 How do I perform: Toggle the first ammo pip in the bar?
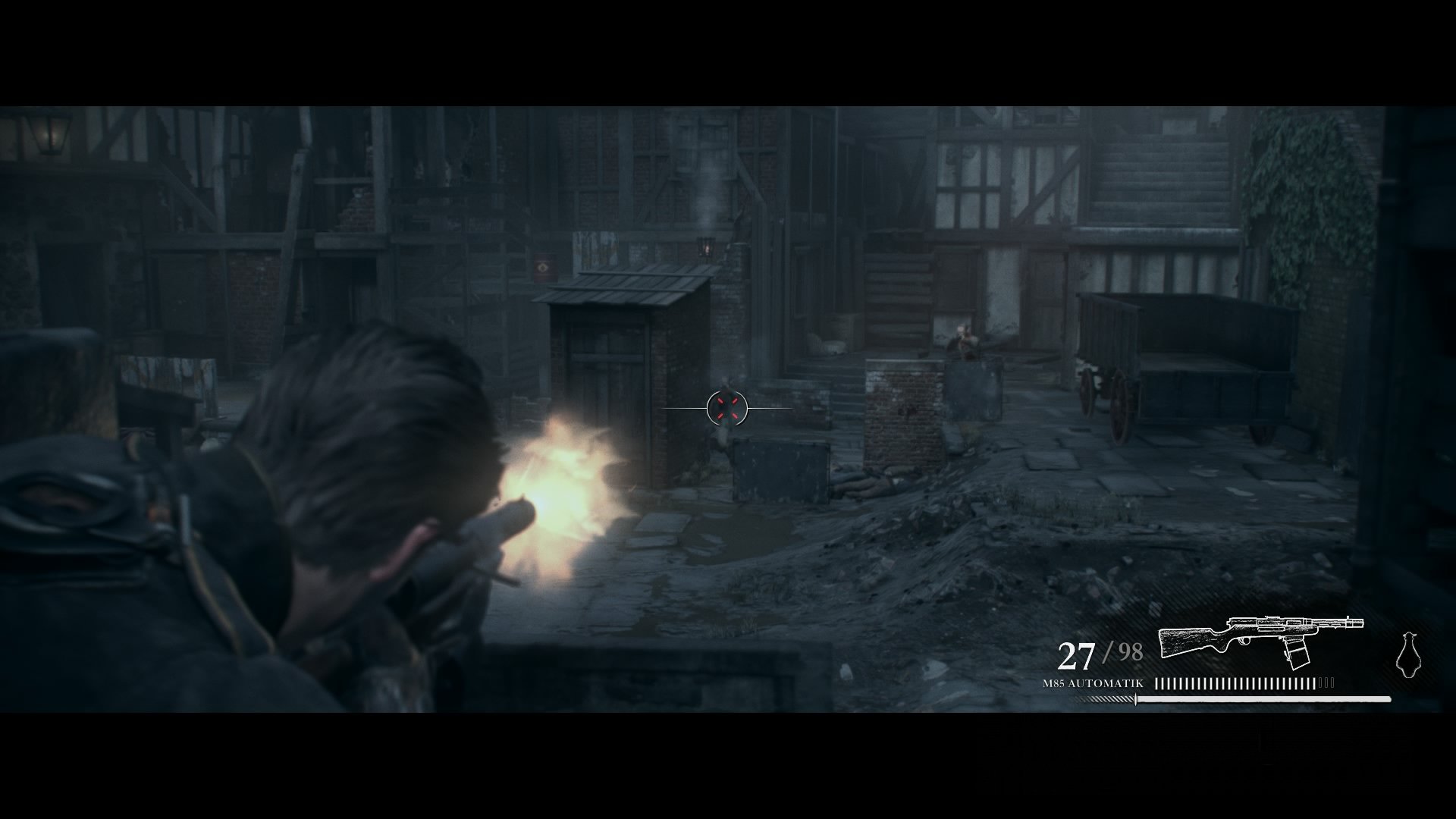1158,682
